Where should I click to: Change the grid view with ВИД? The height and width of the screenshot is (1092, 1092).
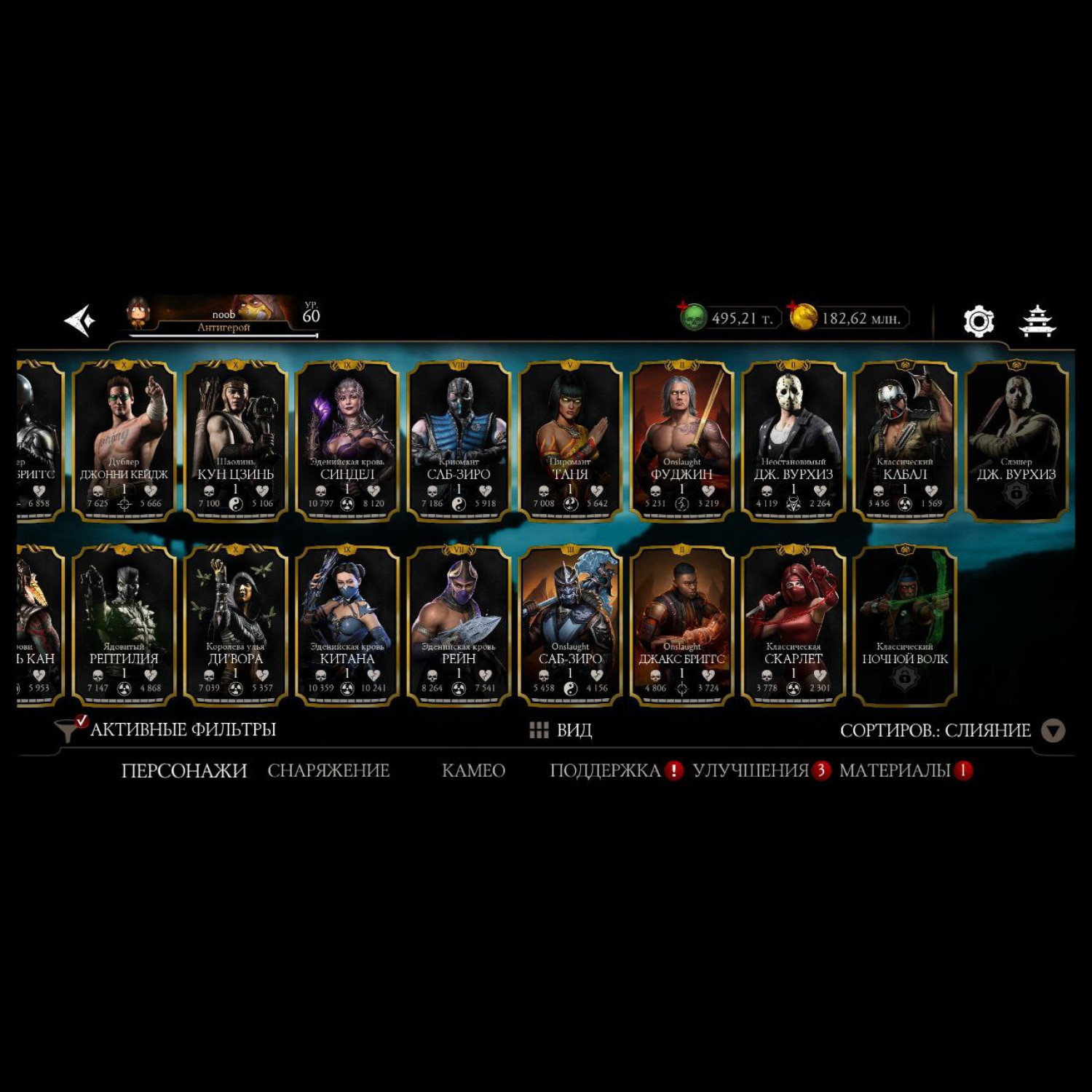point(561,730)
